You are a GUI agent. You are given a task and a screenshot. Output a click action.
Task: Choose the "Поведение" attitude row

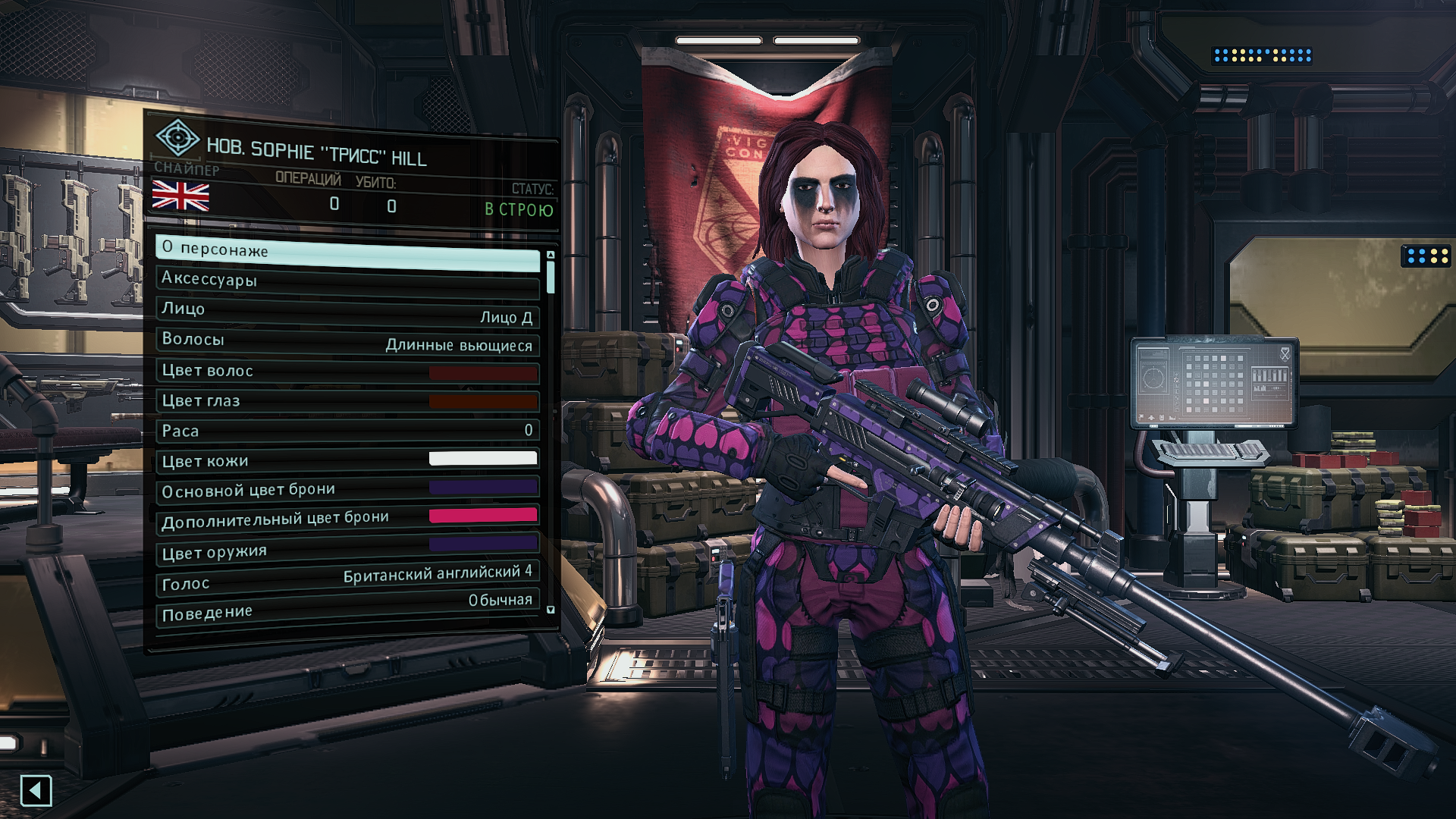347,607
